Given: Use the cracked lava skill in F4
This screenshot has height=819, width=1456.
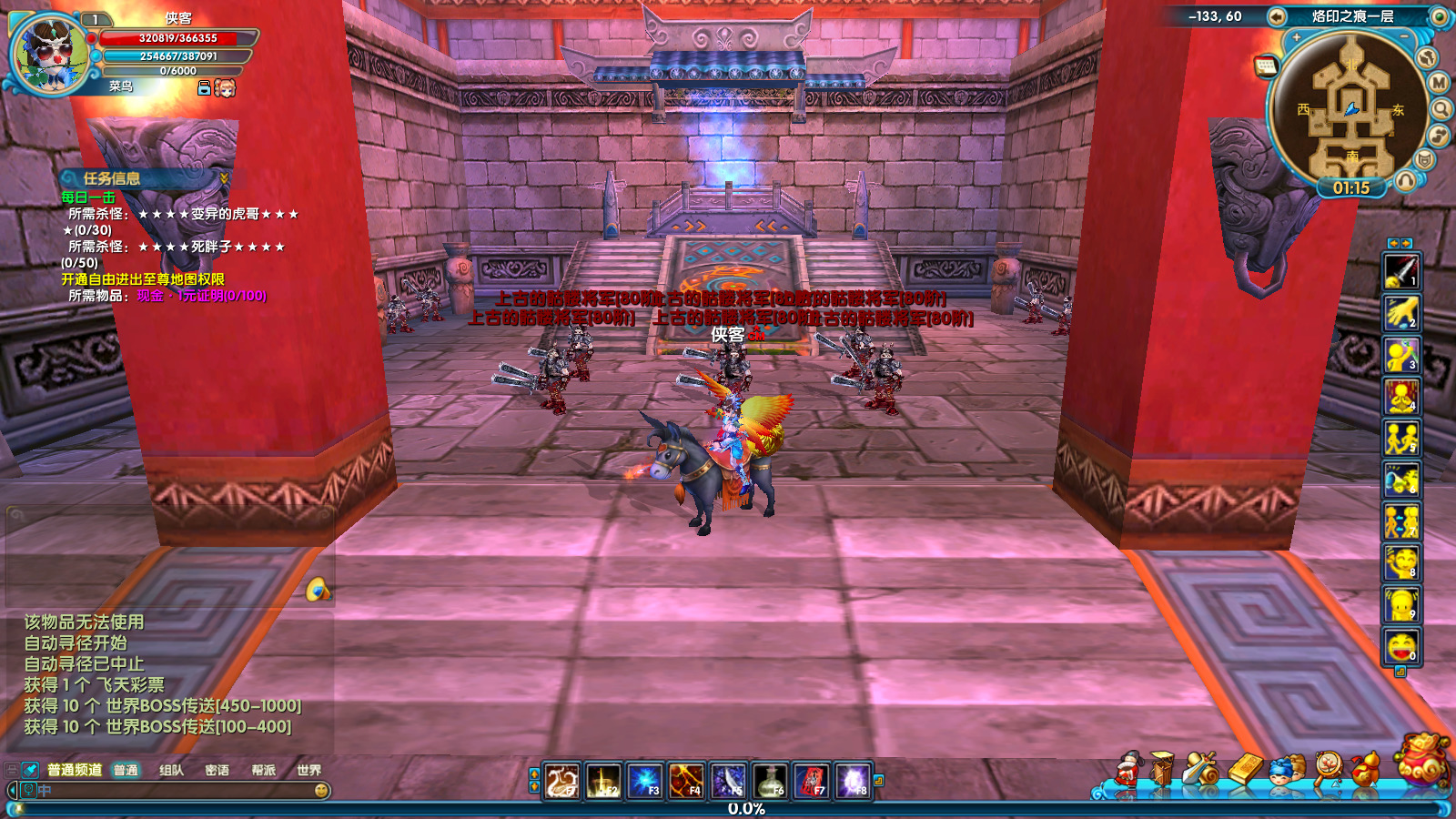Looking at the screenshot, I should tap(686, 781).
